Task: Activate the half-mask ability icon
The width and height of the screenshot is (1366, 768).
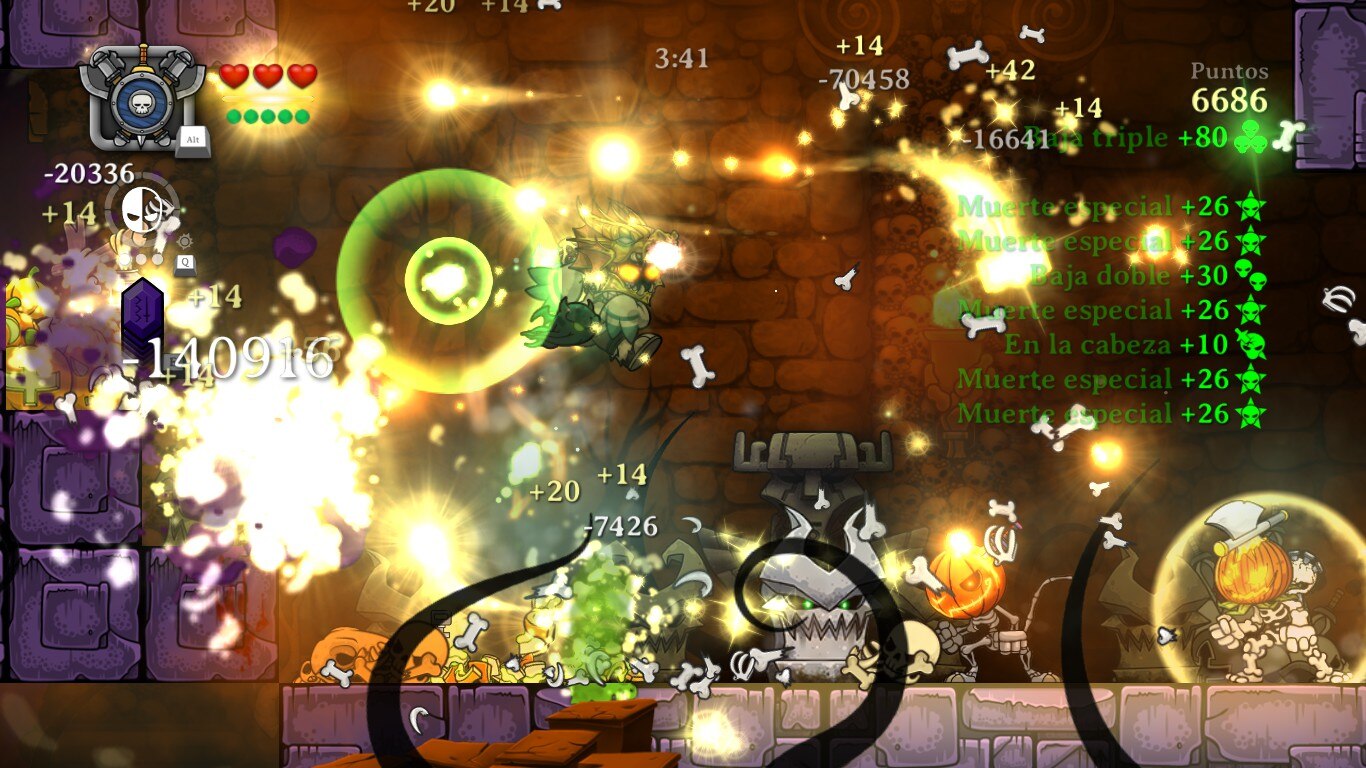Action: pos(142,209)
